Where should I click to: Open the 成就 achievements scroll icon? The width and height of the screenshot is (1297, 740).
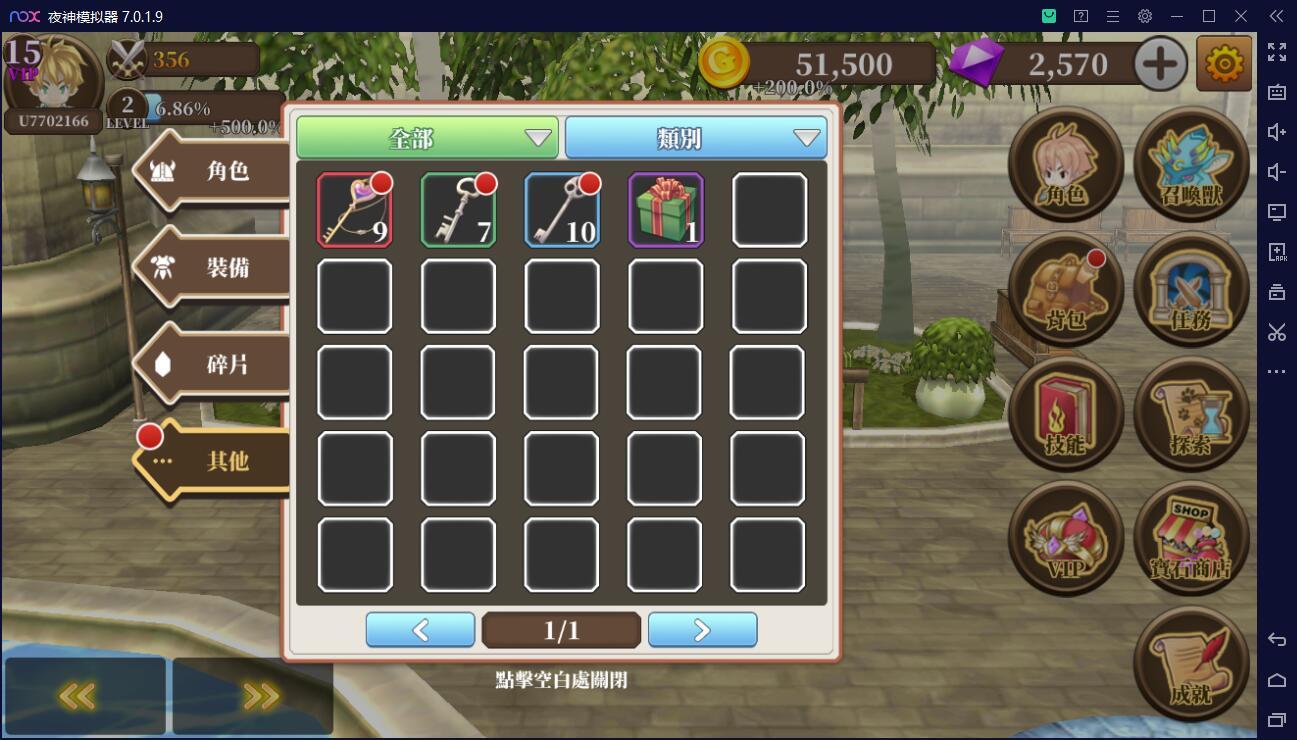point(1191,662)
